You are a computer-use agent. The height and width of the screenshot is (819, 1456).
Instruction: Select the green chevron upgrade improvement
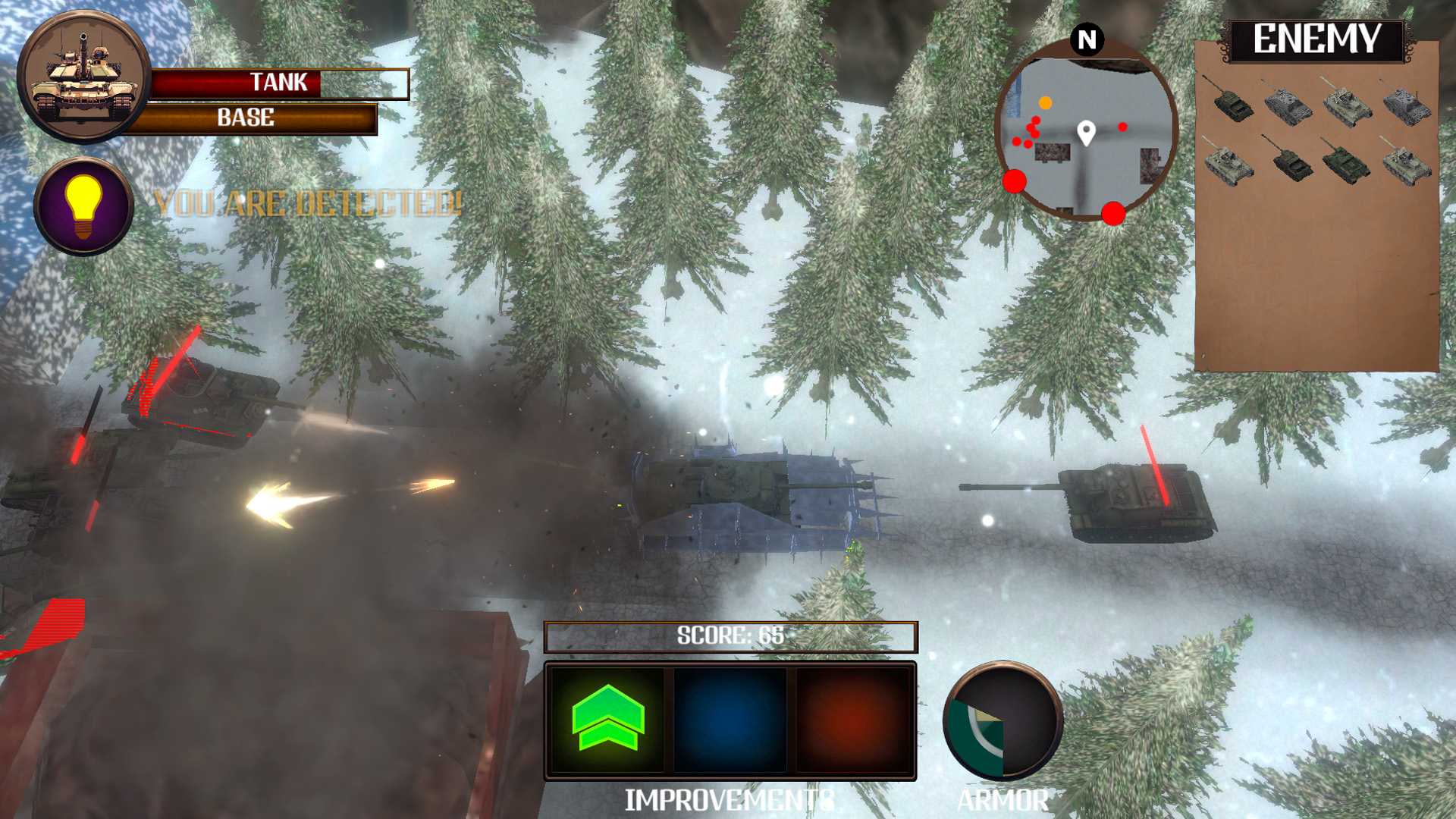[608, 719]
